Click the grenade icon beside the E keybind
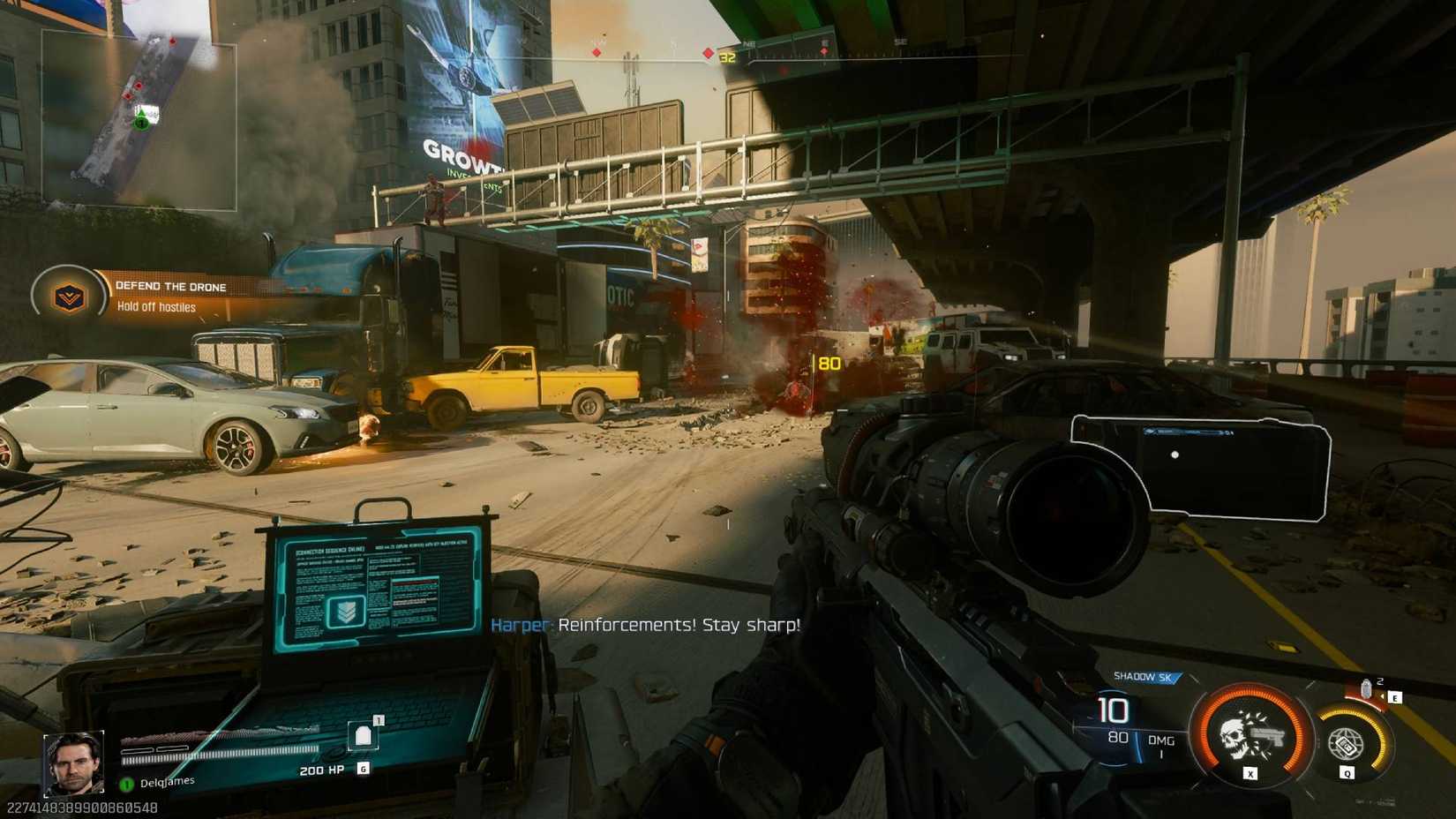This screenshot has width=1456, height=819. (1367, 690)
